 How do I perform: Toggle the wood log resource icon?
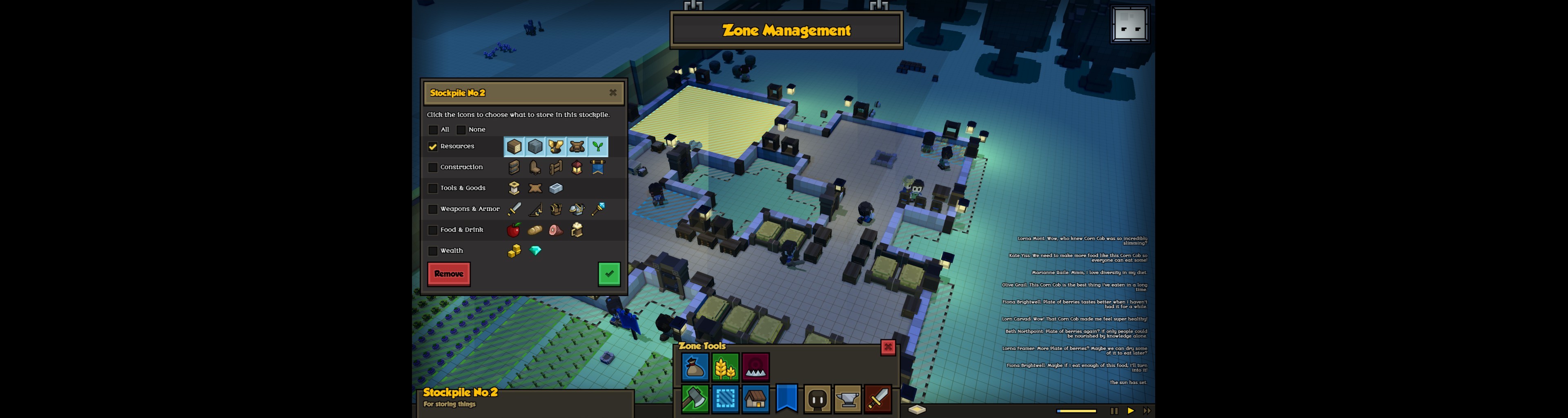click(514, 147)
